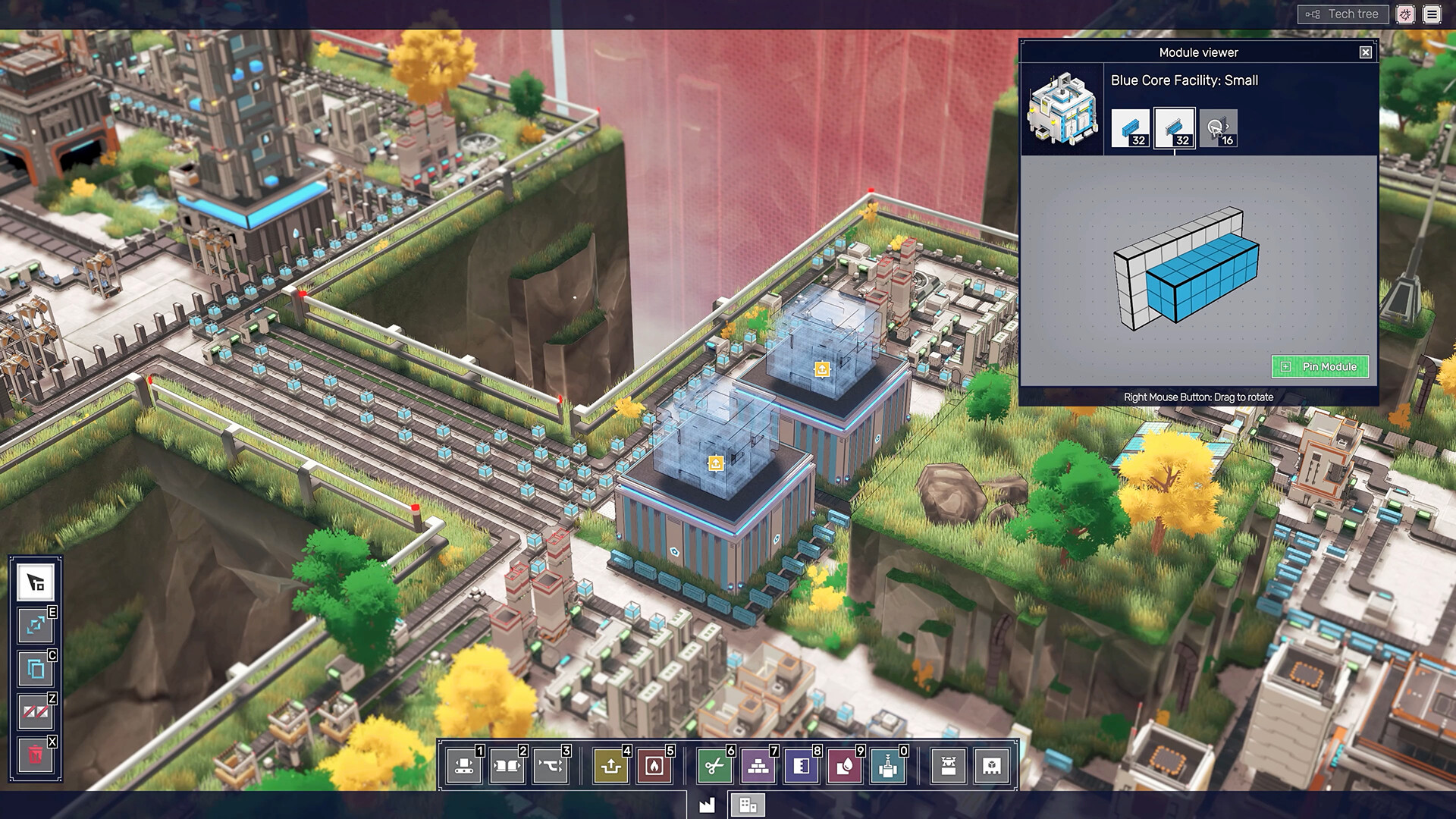The height and width of the screenshot is (819, 1456).
Task: Select the block stacking tool numbered 7
Action: pos(759,766)
